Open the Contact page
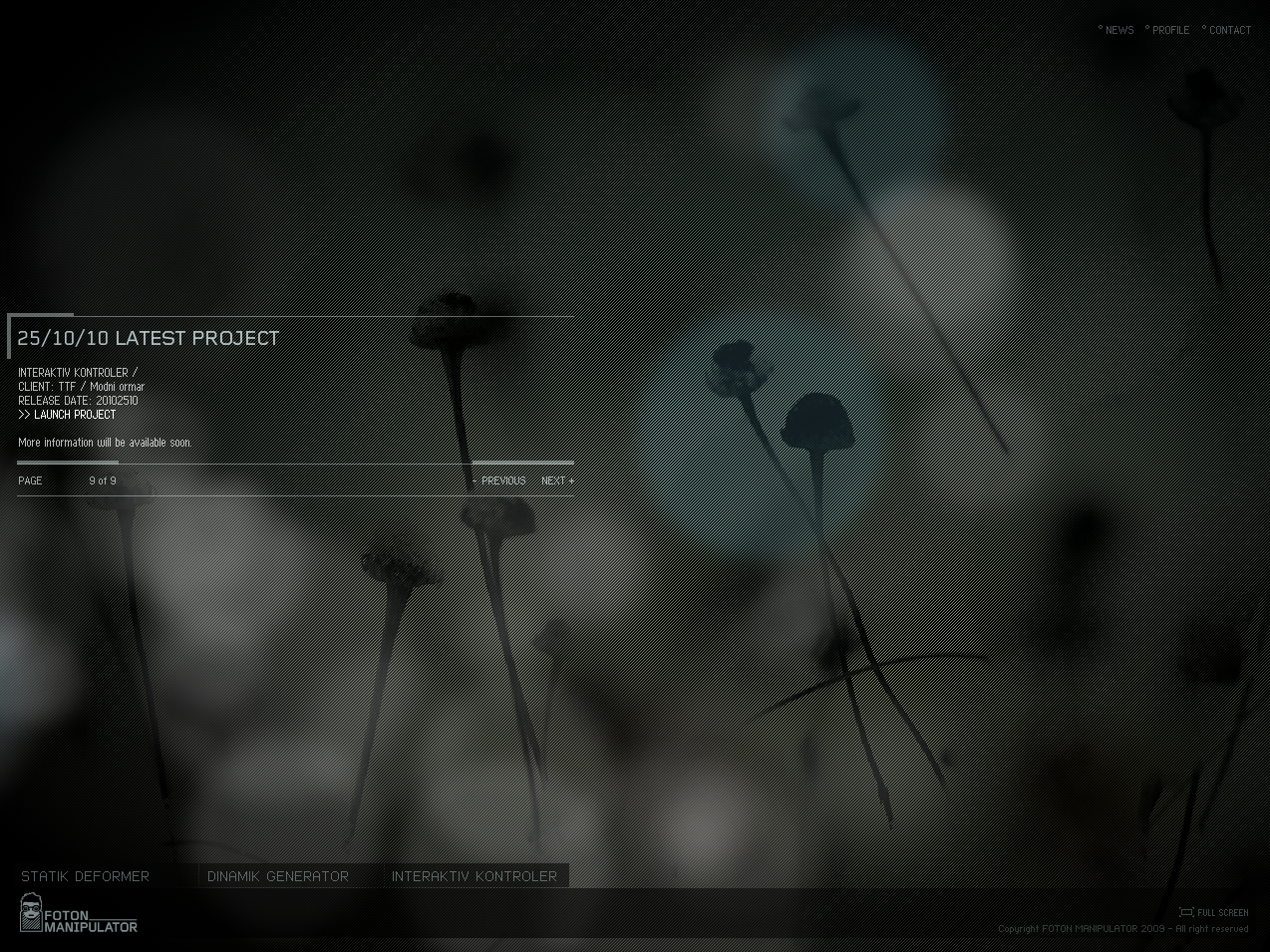This screenshot has height=952, width=1270. 1229,30
